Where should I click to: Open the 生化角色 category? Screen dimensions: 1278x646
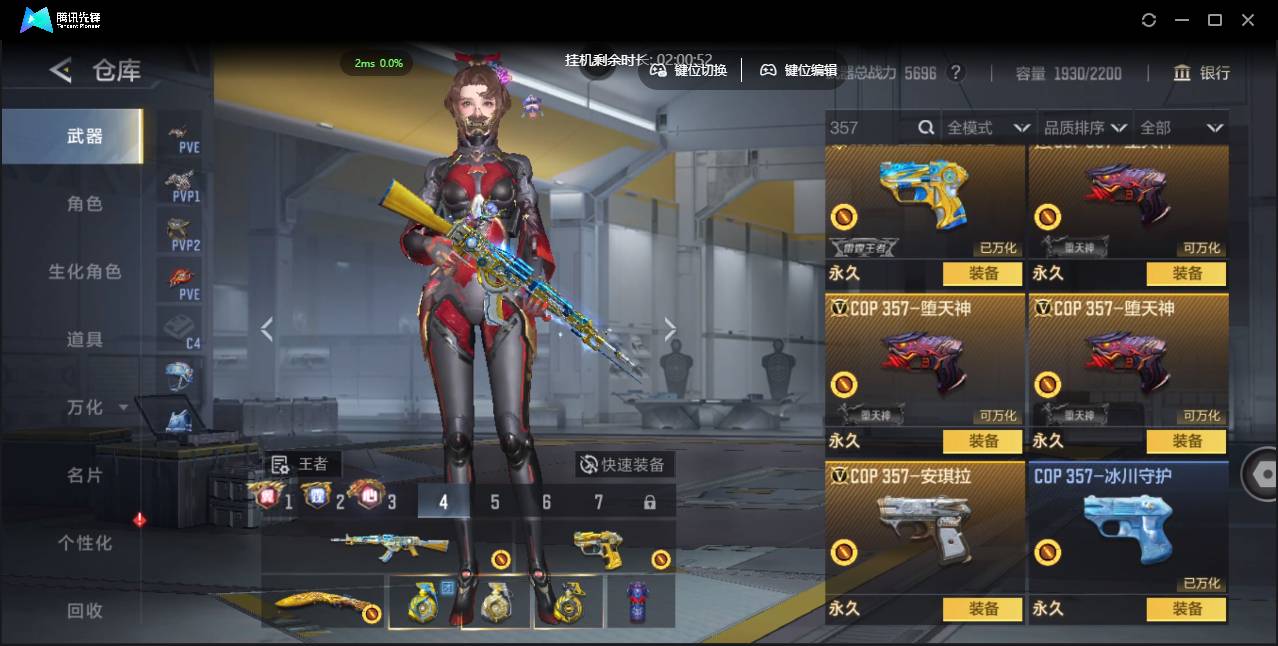[85, 272]
